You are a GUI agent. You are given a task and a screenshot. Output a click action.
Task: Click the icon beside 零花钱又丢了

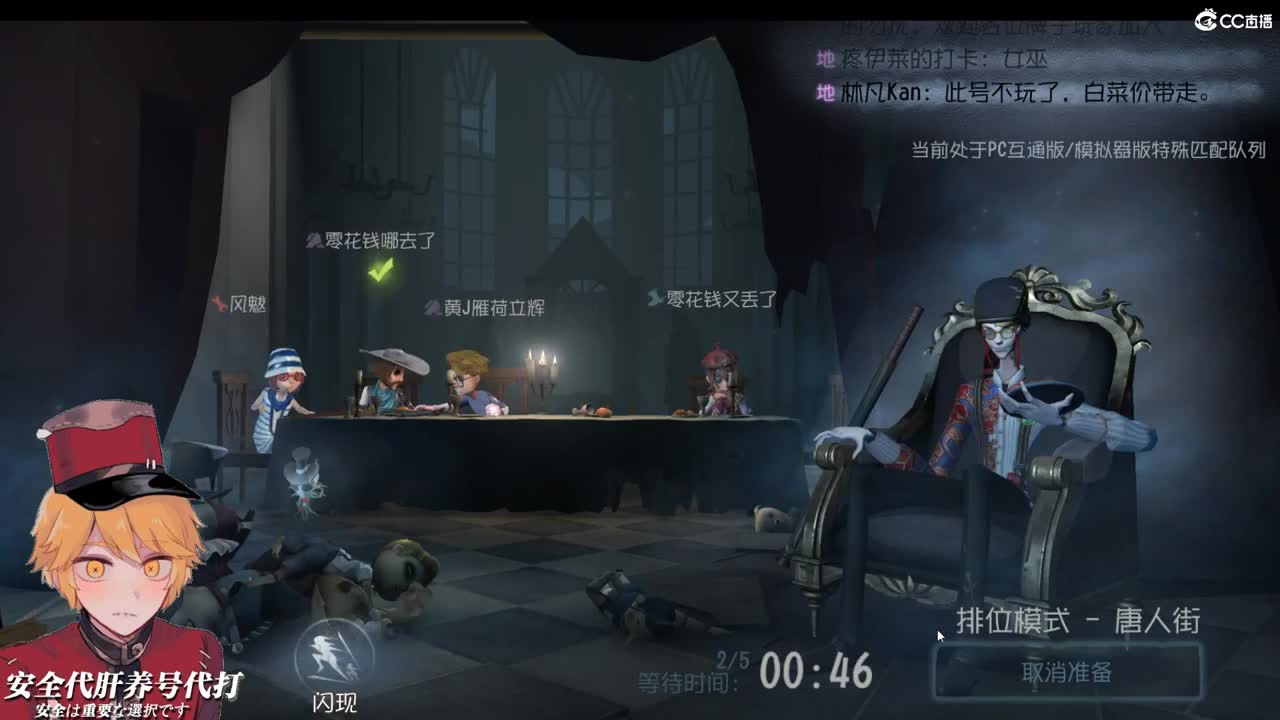(655, 296)
